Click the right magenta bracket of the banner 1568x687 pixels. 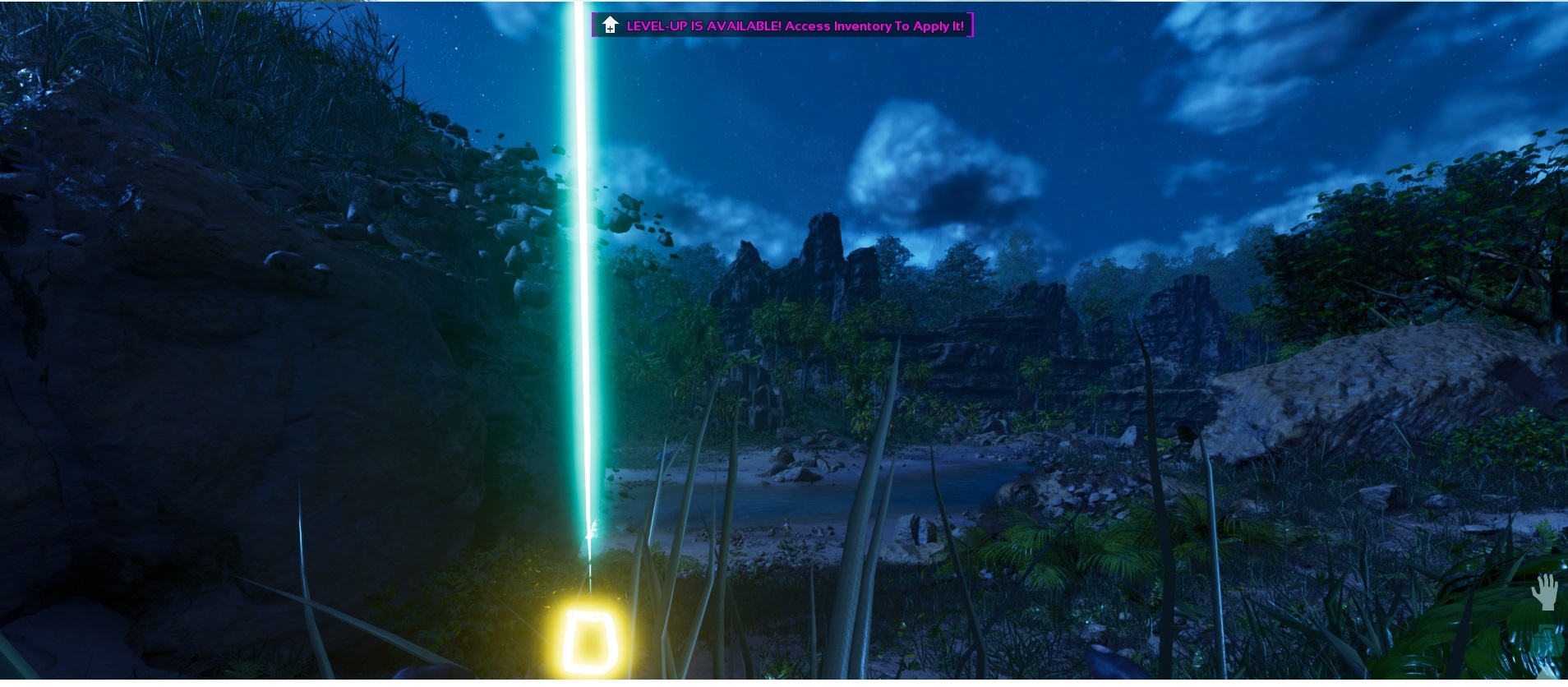[x=970, y=25]
